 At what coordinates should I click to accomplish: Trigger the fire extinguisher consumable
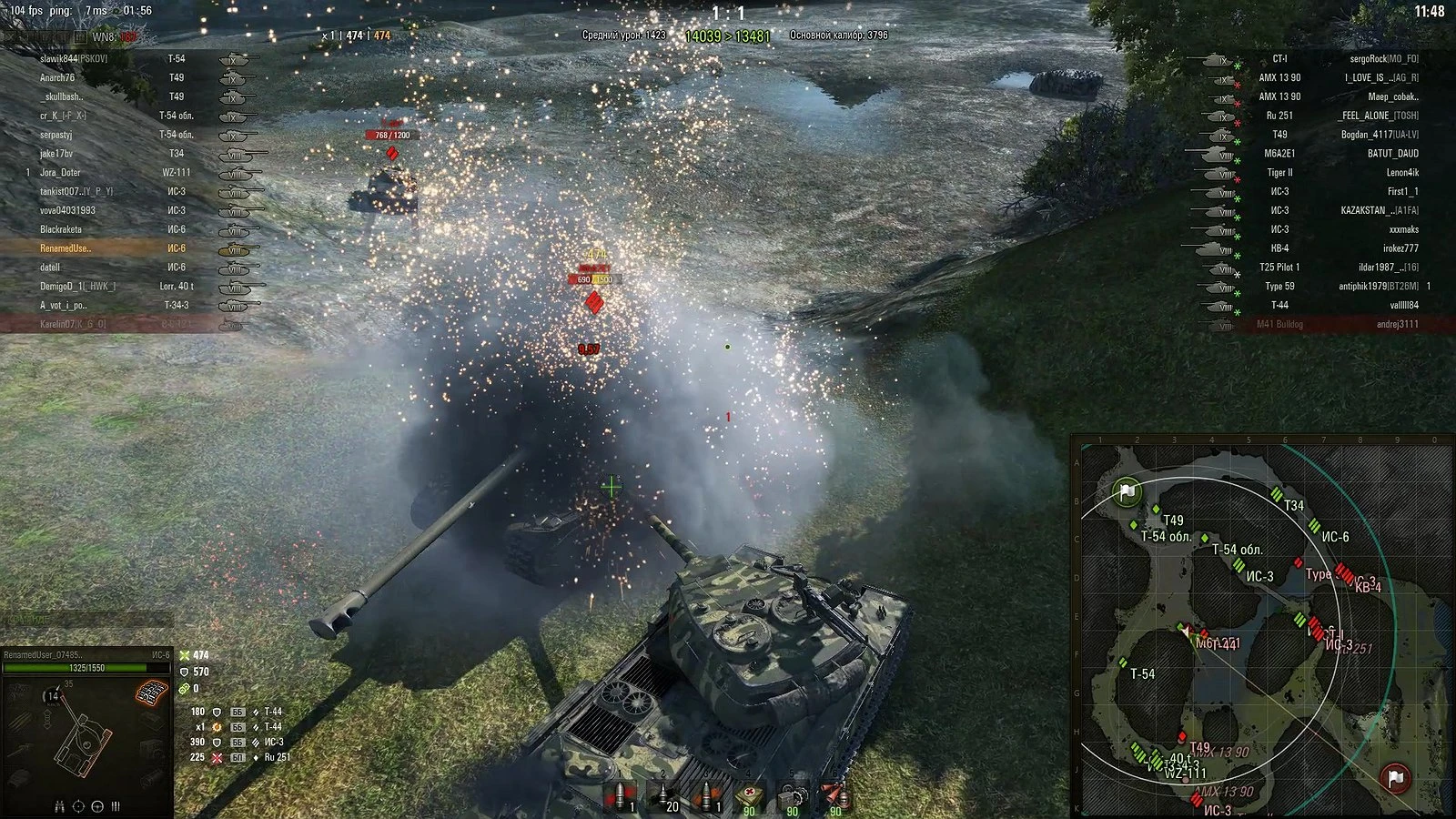[834, 794]
